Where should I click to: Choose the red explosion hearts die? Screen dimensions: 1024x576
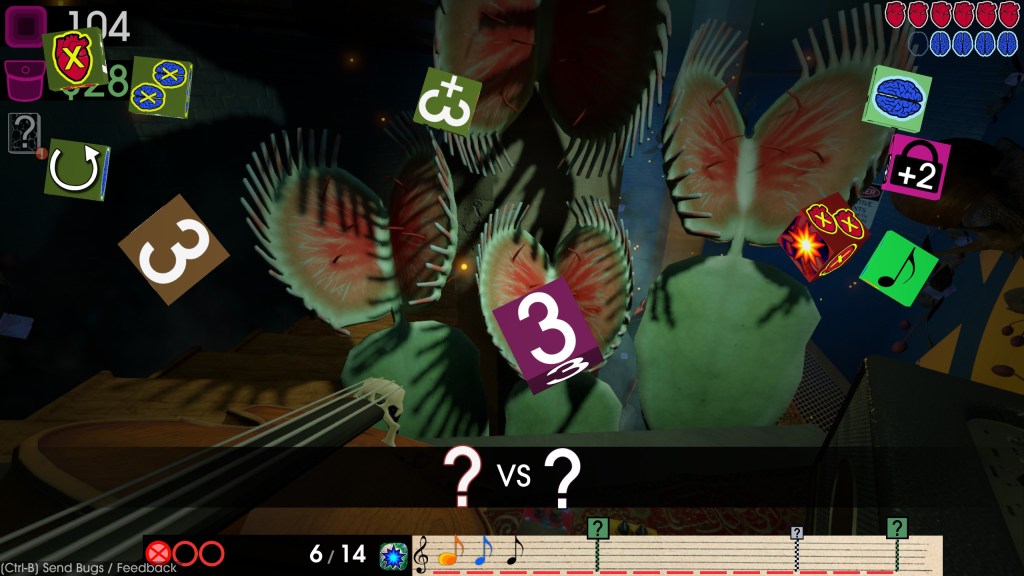(x=825, y=236)
